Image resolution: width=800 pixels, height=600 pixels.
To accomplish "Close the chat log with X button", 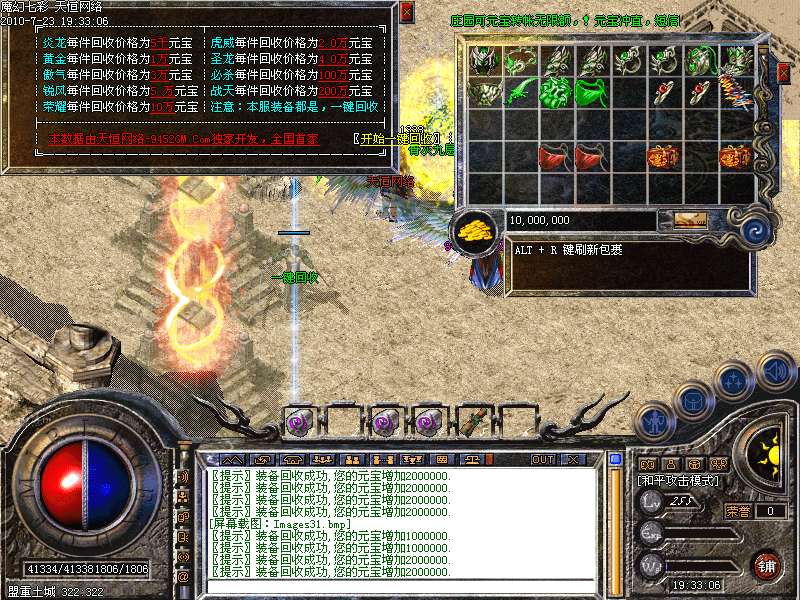I will click(x=573, y=459).
